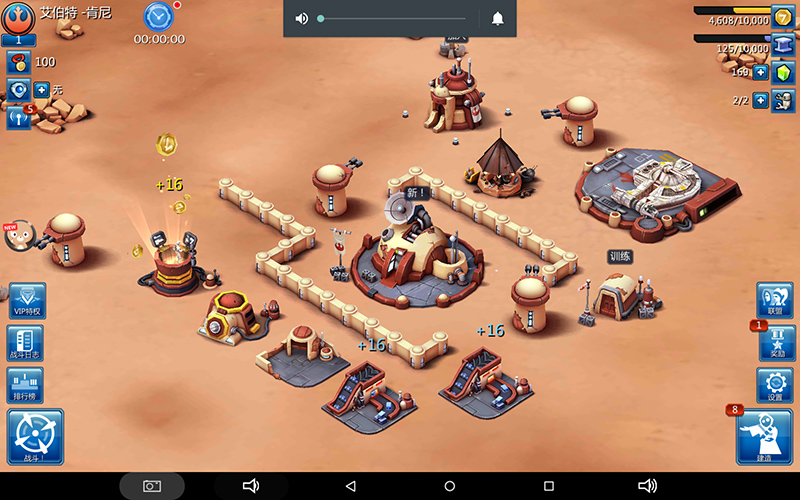Open the 奖励 rewards panel
The image size is (800, 500).
click(777, 343)
